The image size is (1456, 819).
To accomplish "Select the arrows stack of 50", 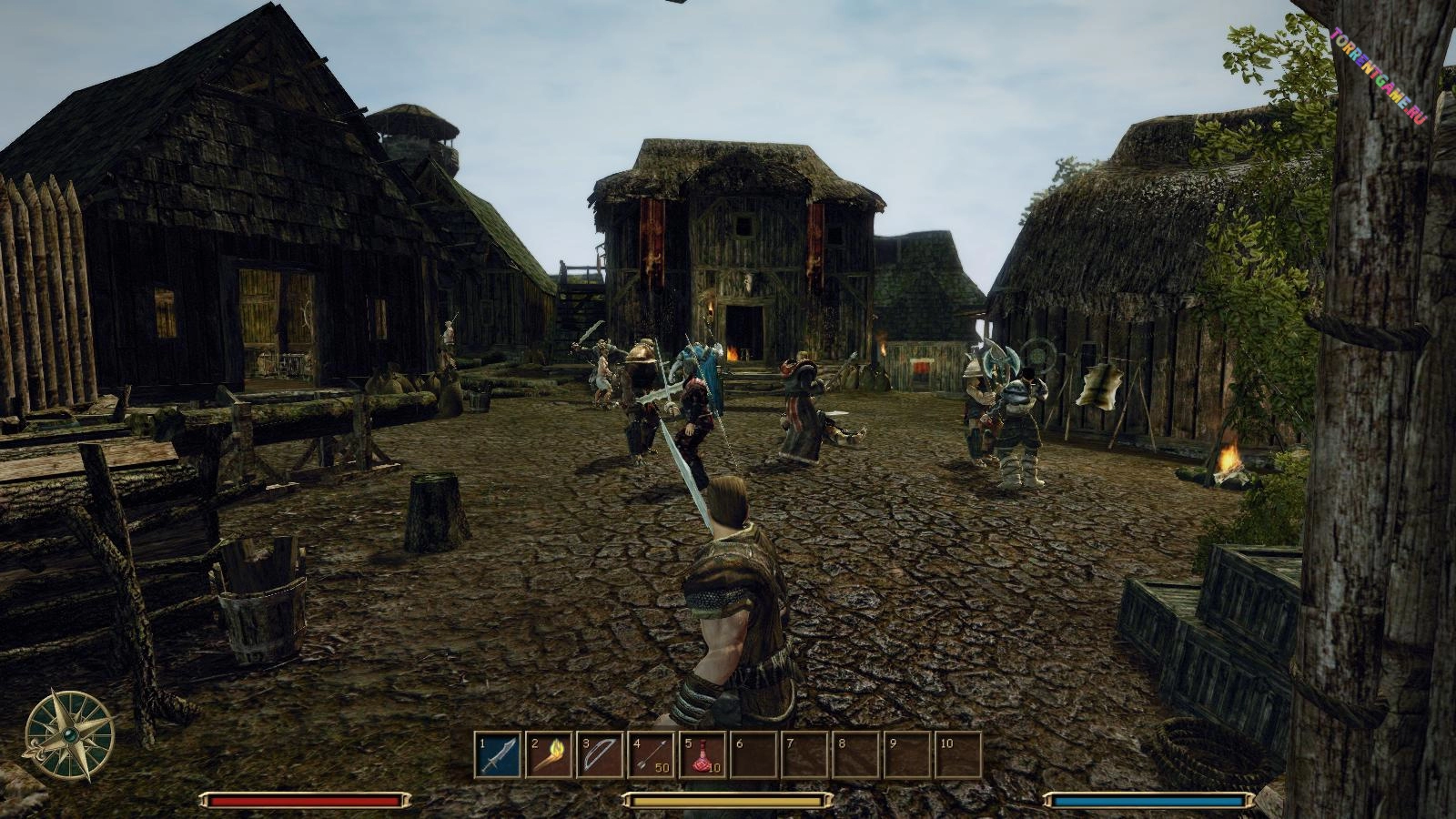I will (x=652, y=755).
